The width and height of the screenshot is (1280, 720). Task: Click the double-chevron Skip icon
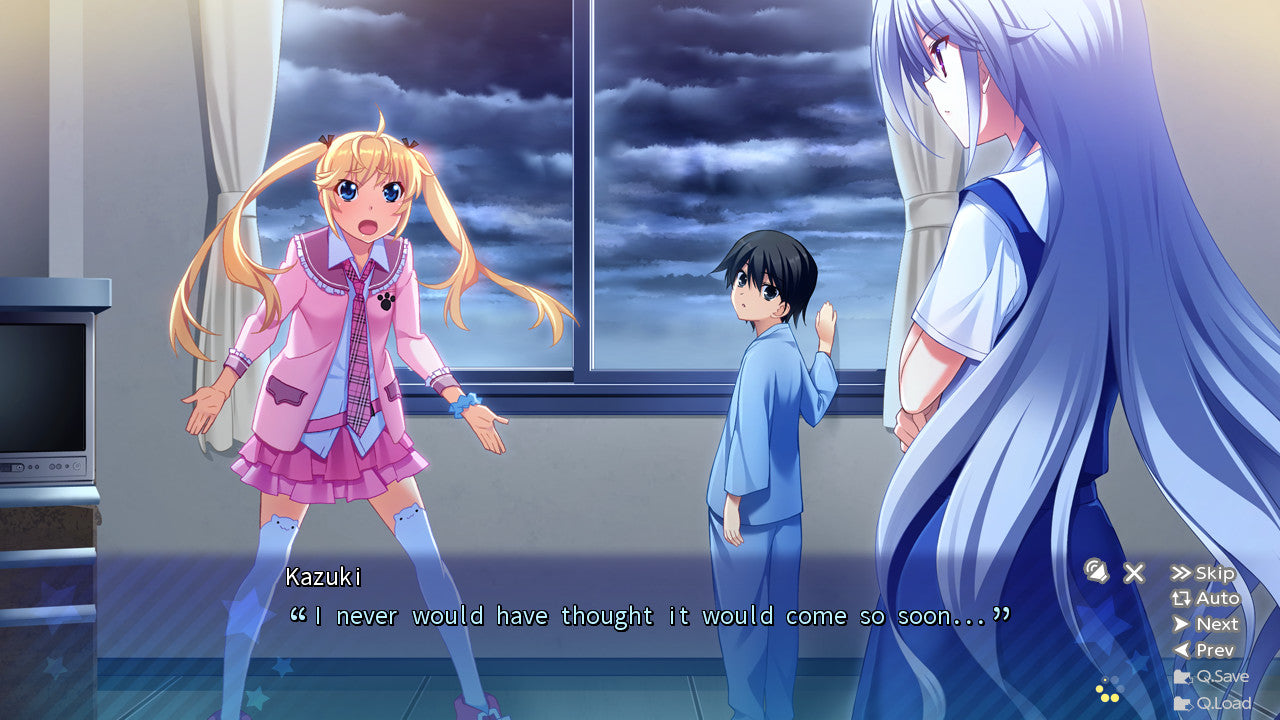coord(1181,573)
